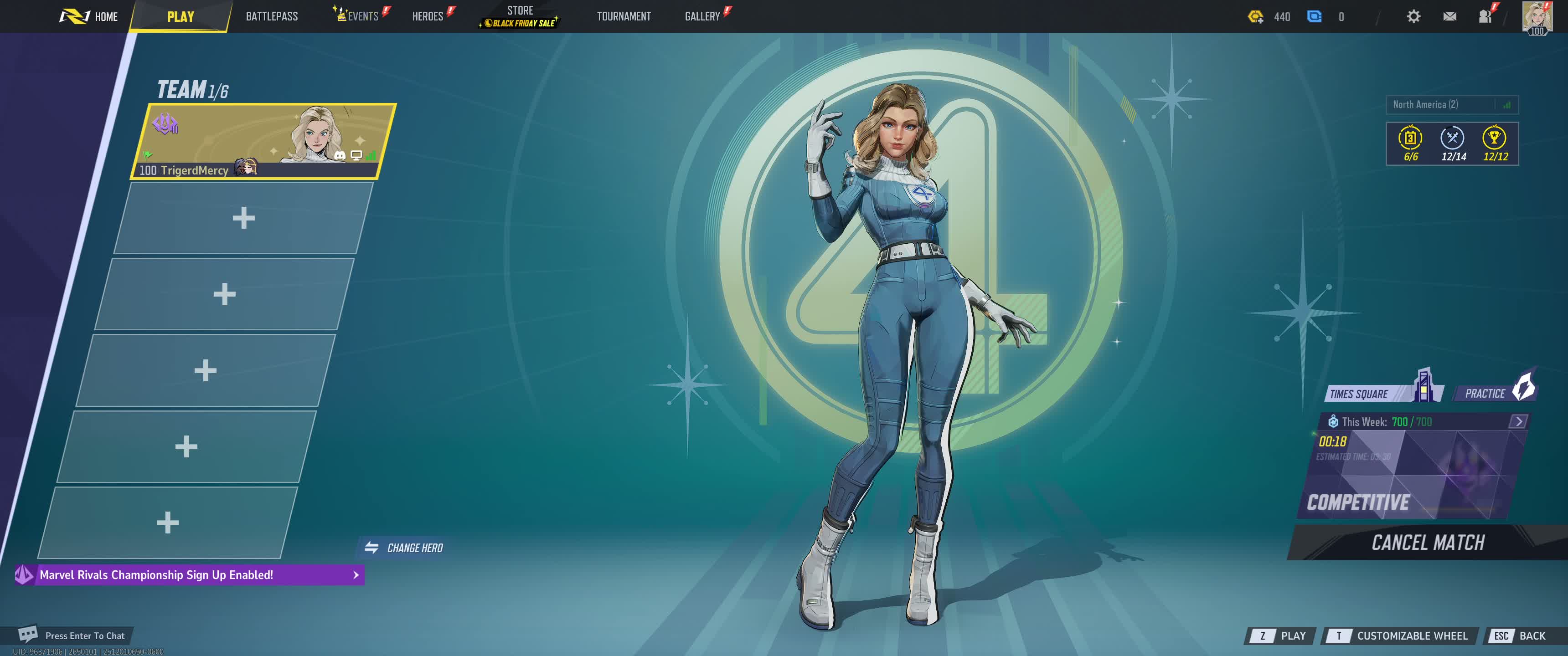
Task: Cancel the match search
Action: coord(1428,542)
